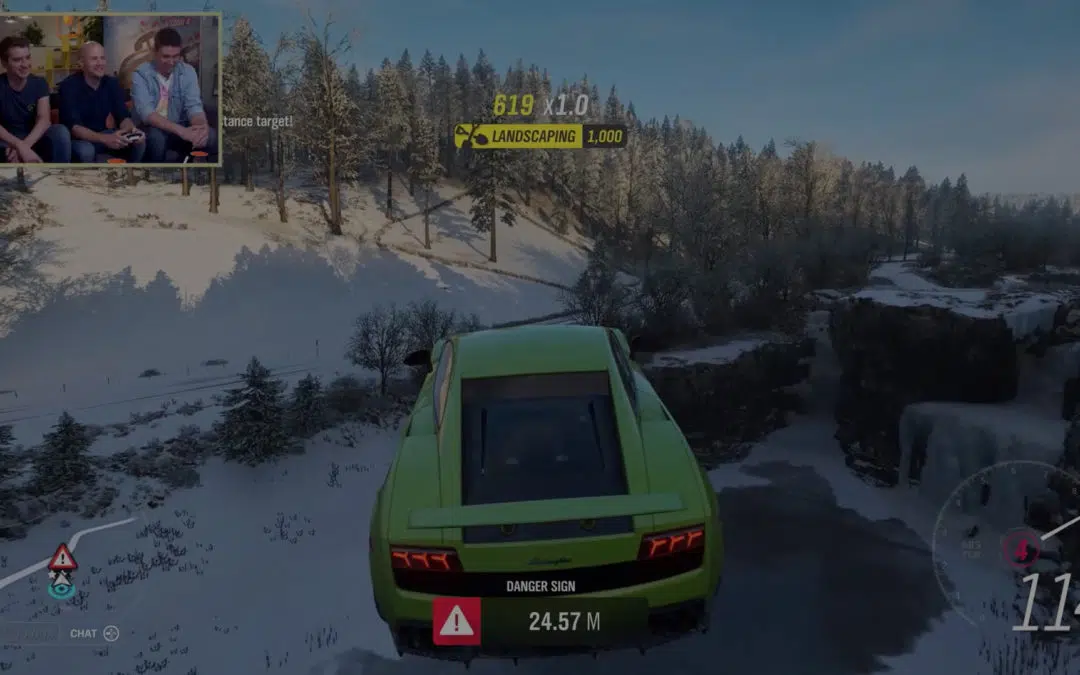Click the Danger Sign warning triangle icon
Image resolution: width=1080 pixels, height=675 pixels.
click(456, 621)
